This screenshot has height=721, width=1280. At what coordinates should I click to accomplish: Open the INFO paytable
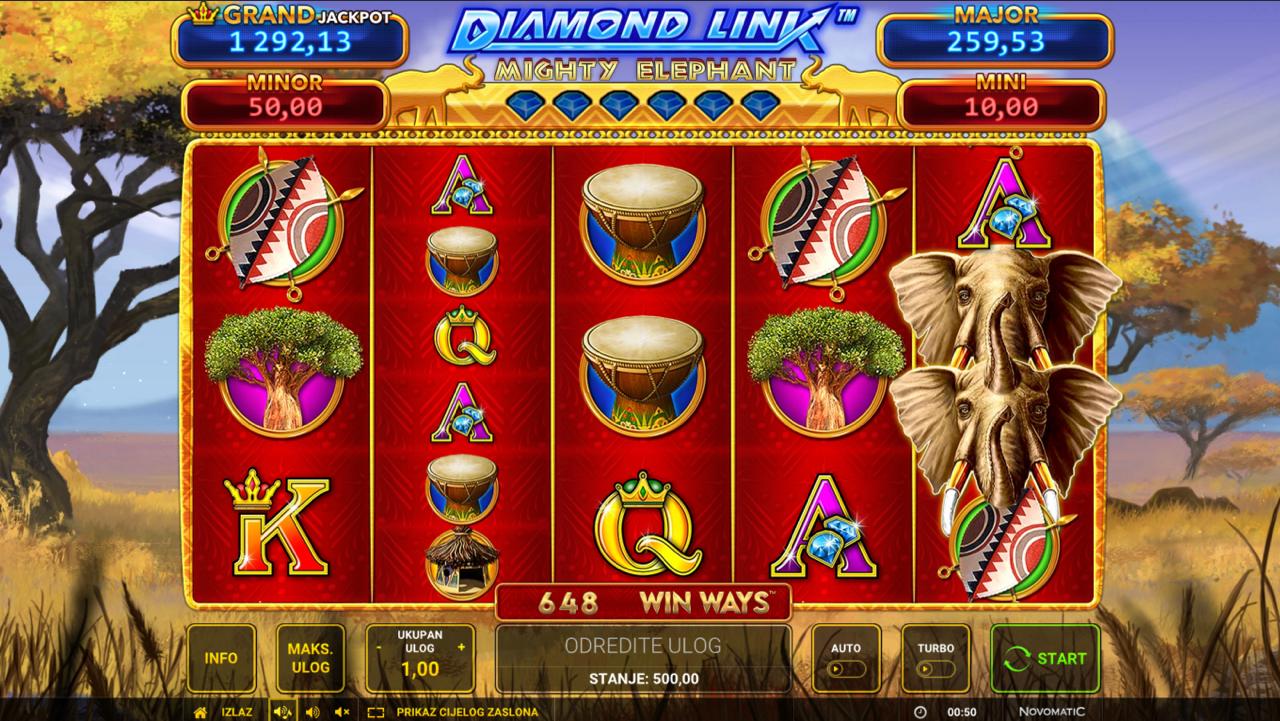tap(221, 658)
